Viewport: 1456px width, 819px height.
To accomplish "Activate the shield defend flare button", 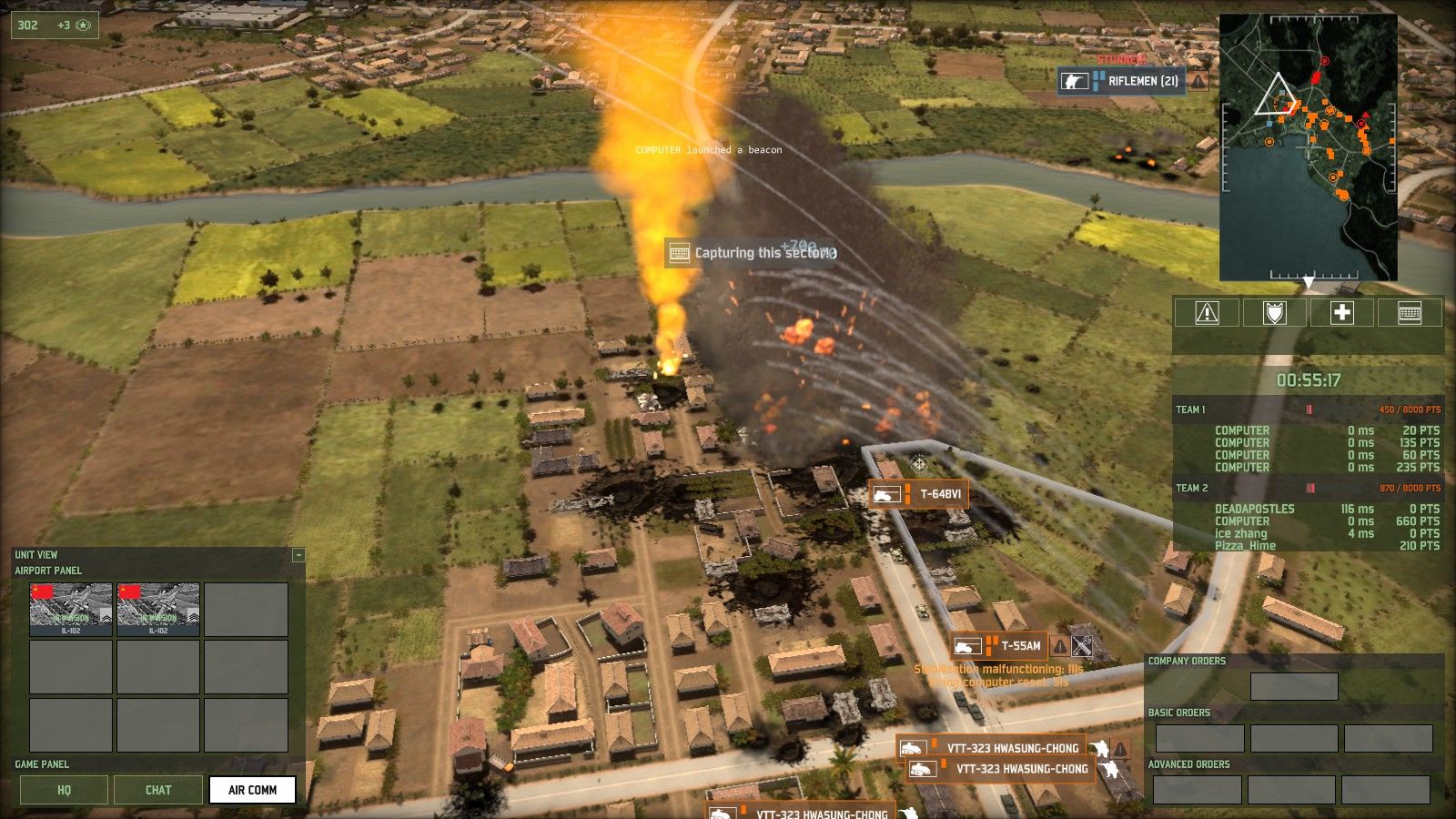I will [1274, 313].
